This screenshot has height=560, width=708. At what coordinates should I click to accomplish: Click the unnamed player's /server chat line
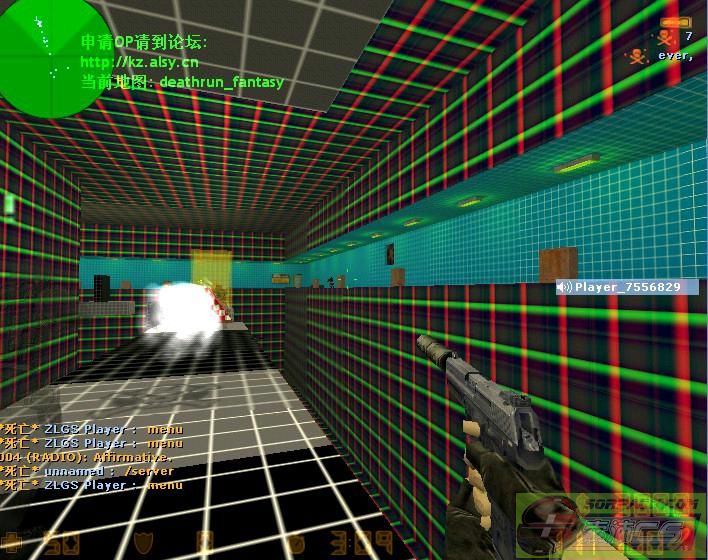click(x=90, y=471)
